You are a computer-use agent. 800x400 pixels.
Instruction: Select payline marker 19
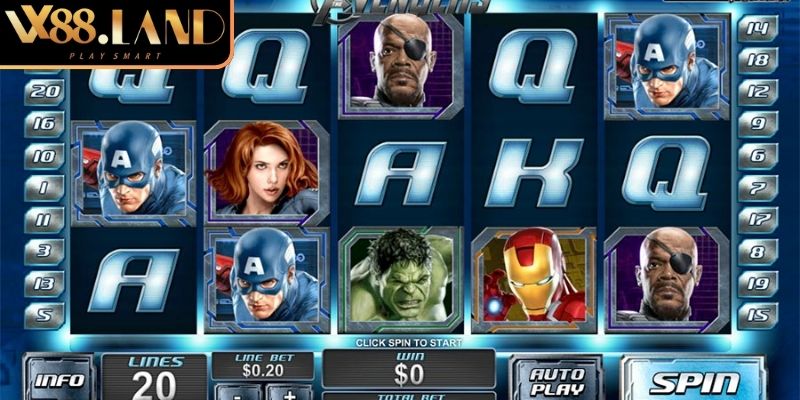[757, 283]
